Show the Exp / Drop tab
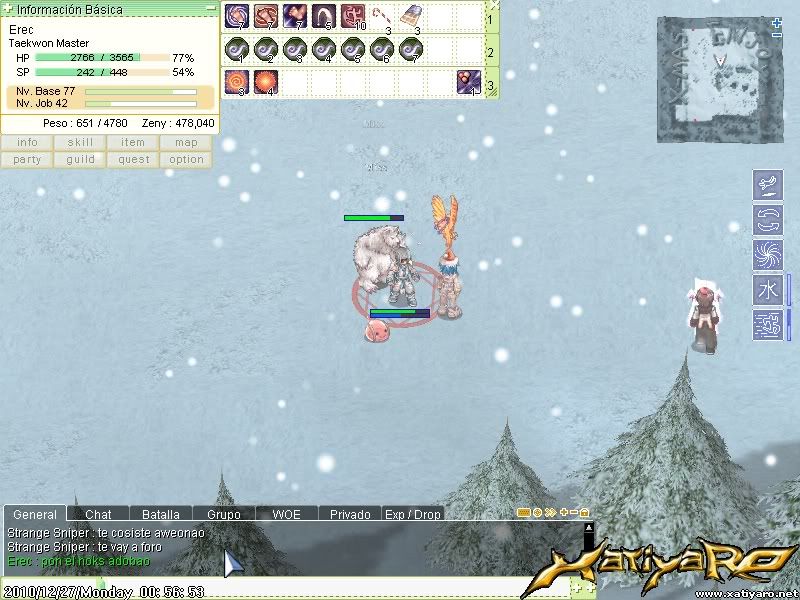Image resolution: width=800 pixels, height=600 pixels. [x=413, y=514]
